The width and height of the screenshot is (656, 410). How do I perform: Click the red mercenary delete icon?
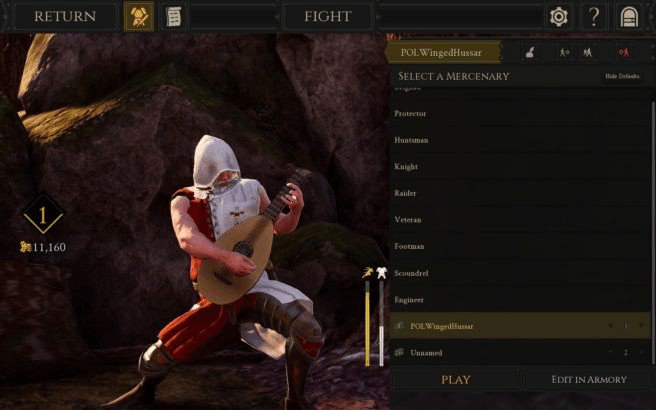tap(624, 51)
